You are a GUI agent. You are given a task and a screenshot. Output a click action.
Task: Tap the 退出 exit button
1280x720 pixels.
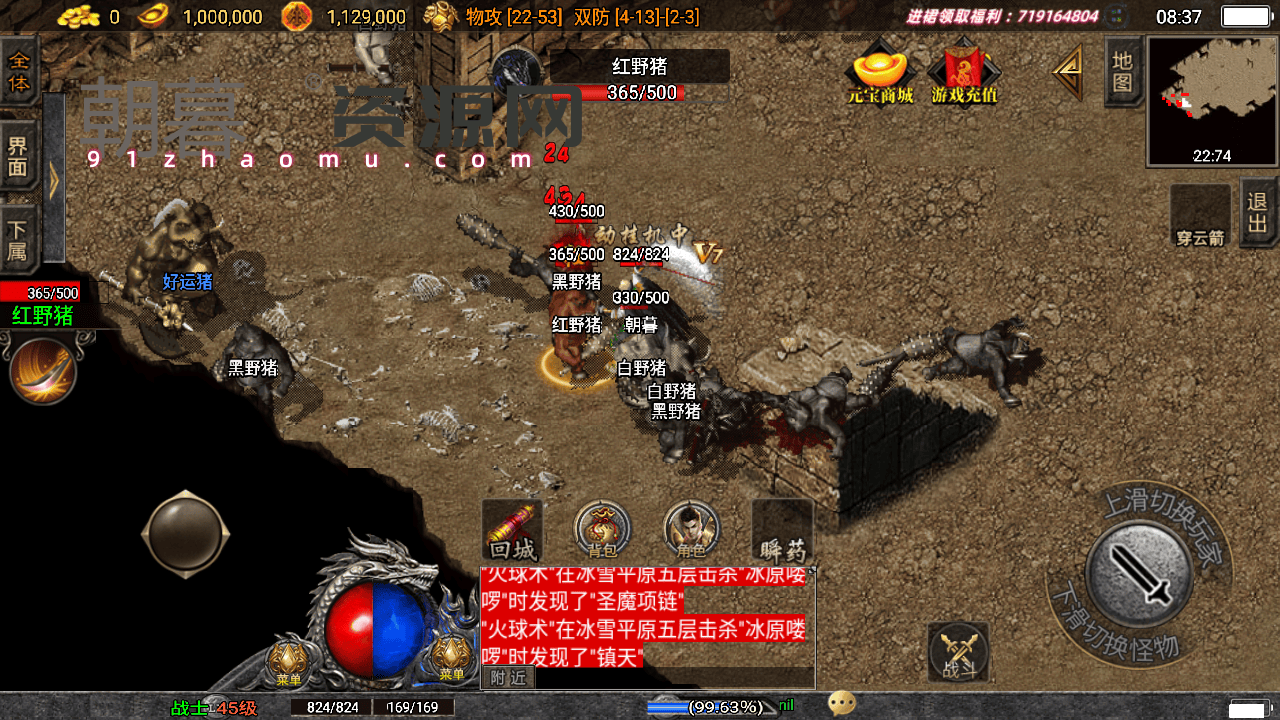1258,211
